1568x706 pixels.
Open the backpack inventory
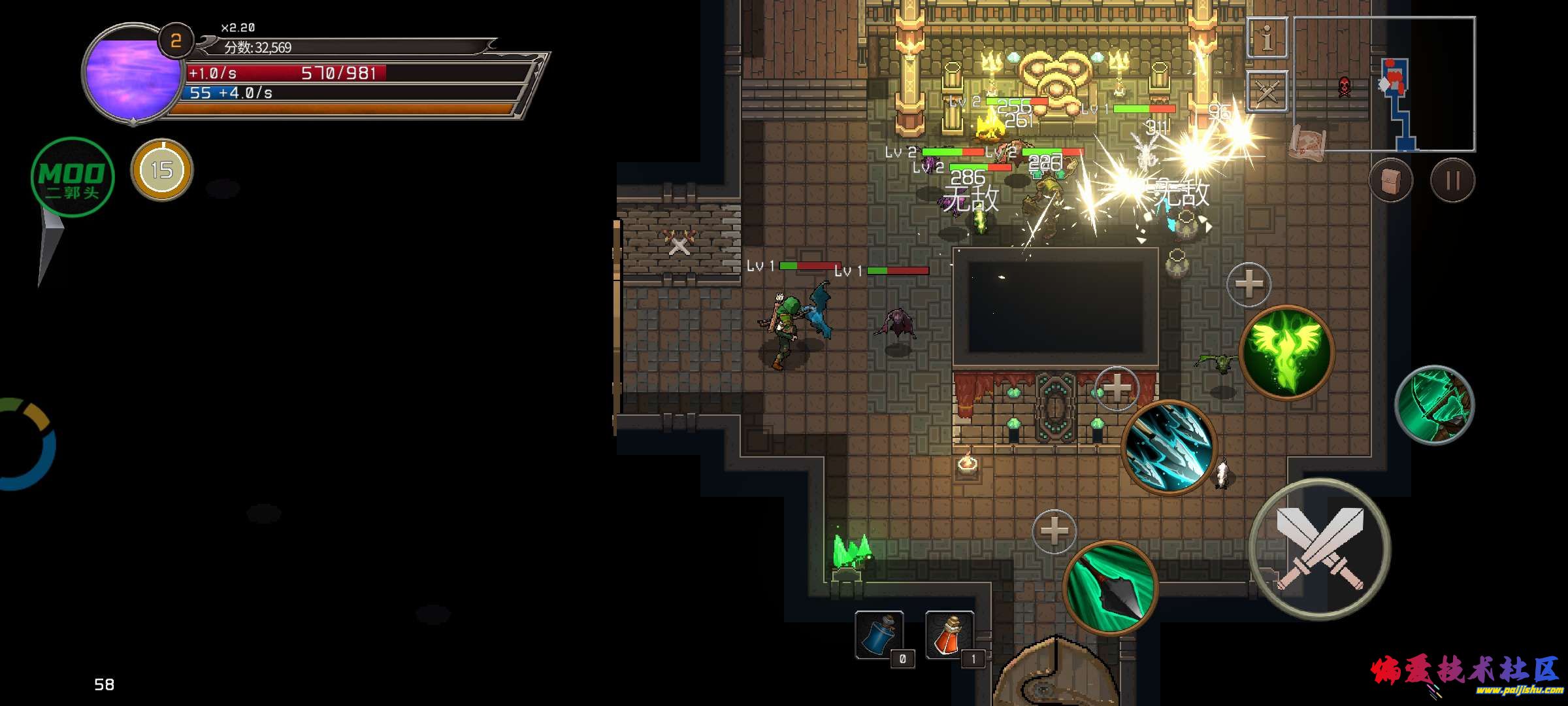tap(1391, 180)
